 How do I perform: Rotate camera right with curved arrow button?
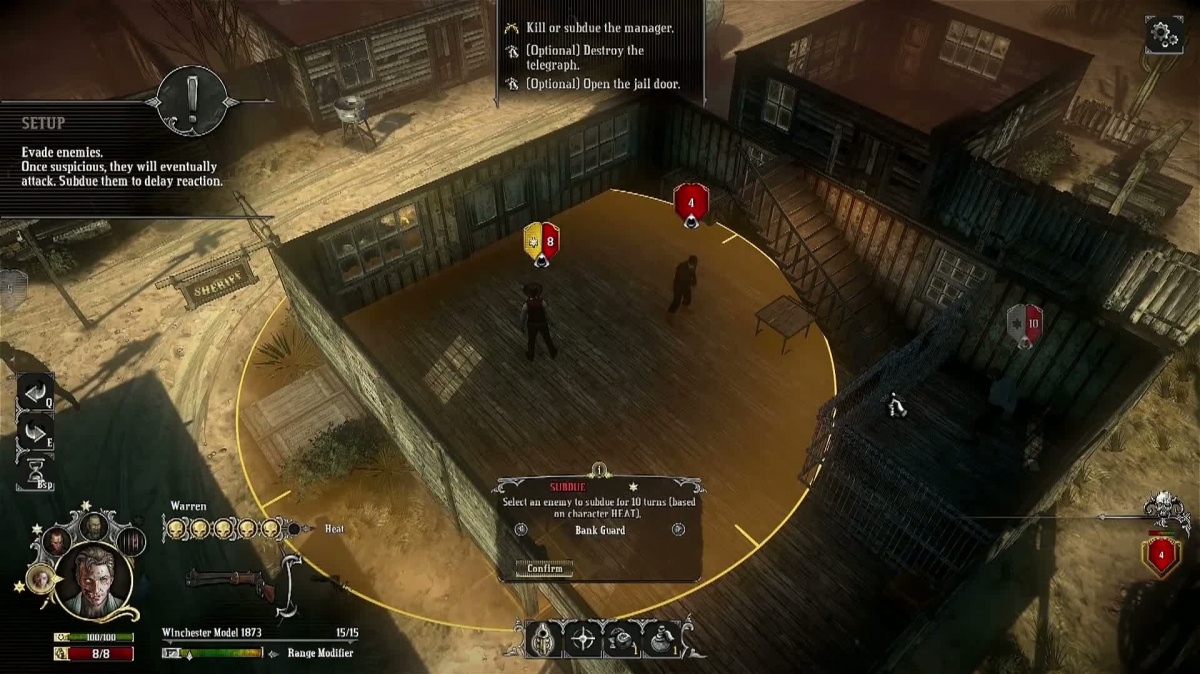[34, 432]
